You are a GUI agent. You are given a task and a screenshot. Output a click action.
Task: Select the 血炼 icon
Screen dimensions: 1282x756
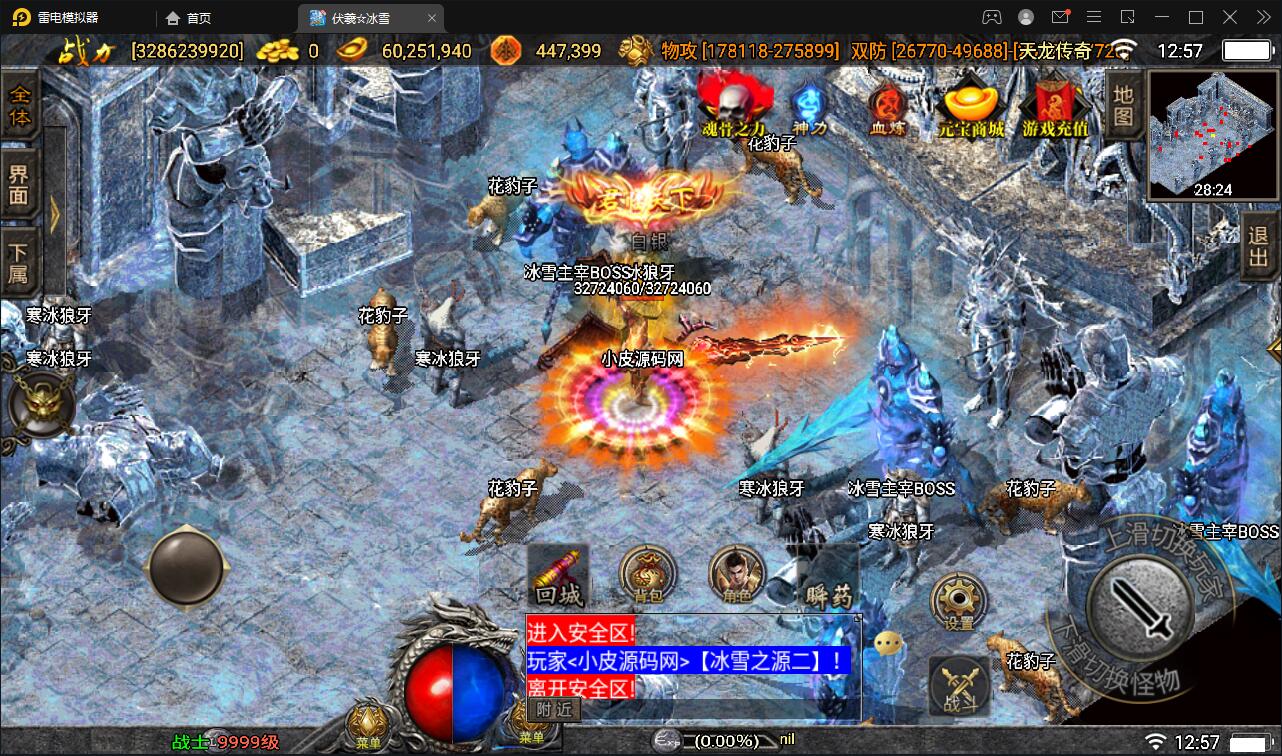pyautogui.click(x=886, y=105)
